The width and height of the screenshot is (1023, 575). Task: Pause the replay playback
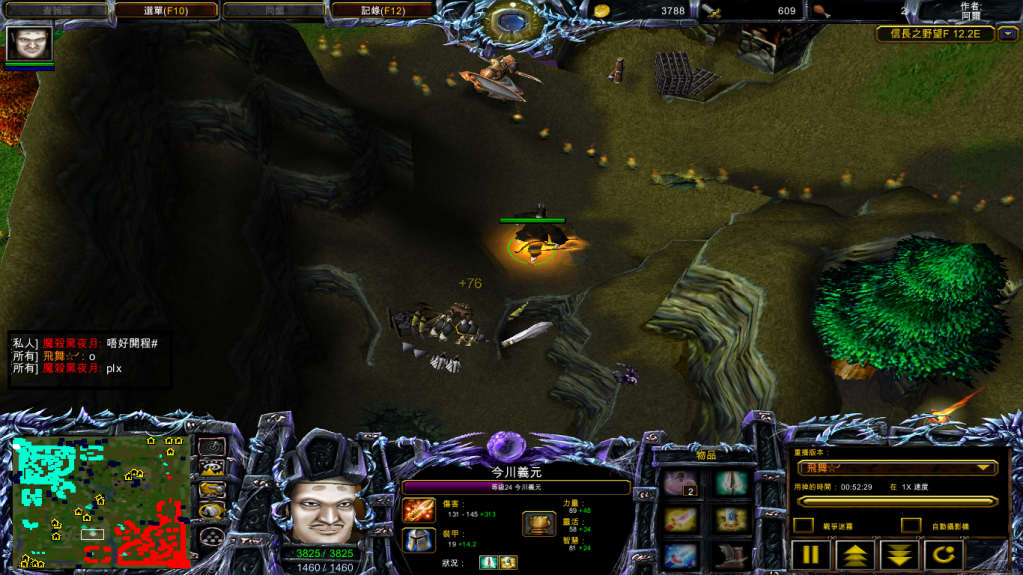[x=811, y=555]
